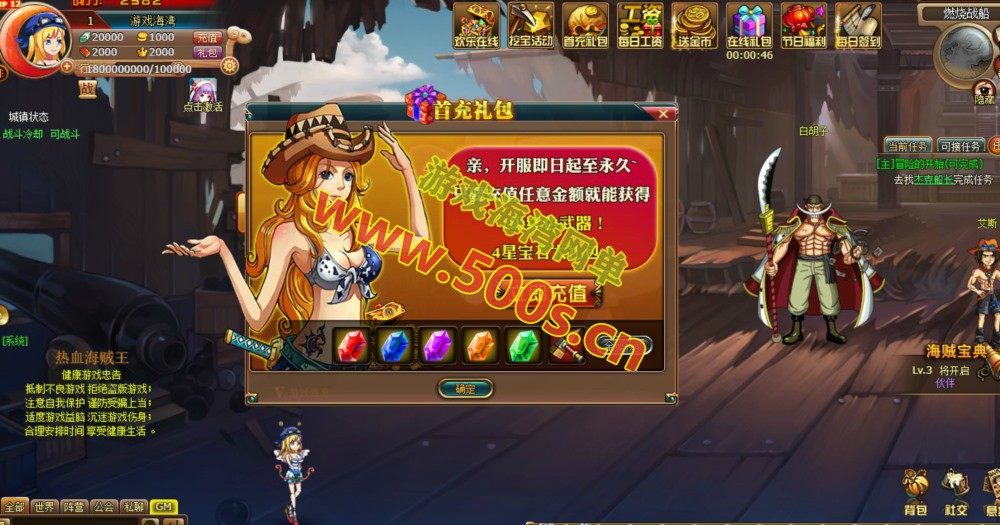Switch to the 公会 guild chat tab
This screenshot has width=1000, height=525.
click(104, 507)
